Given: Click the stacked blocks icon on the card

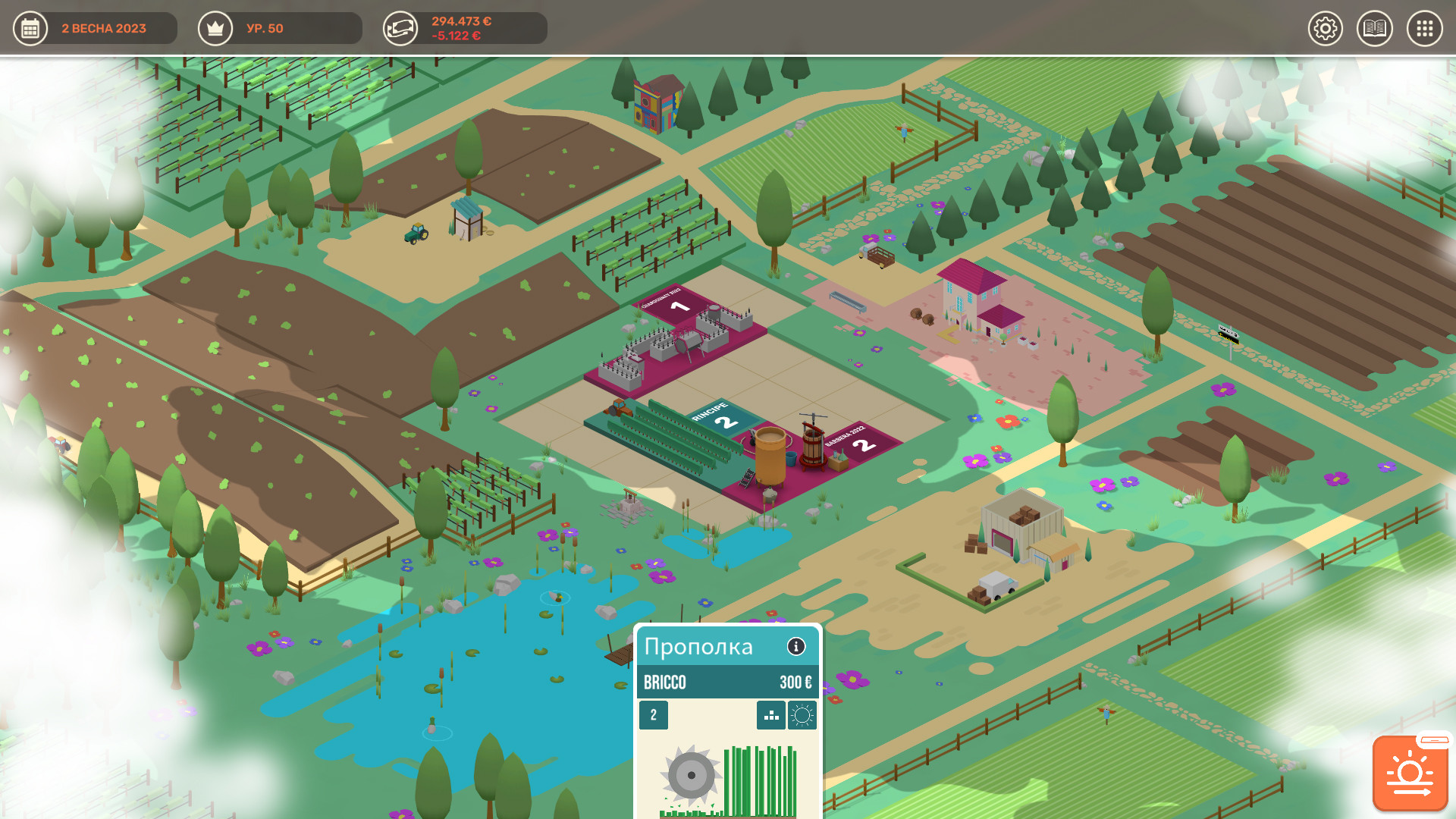Looking at the screenshot, I should (771, 715).
